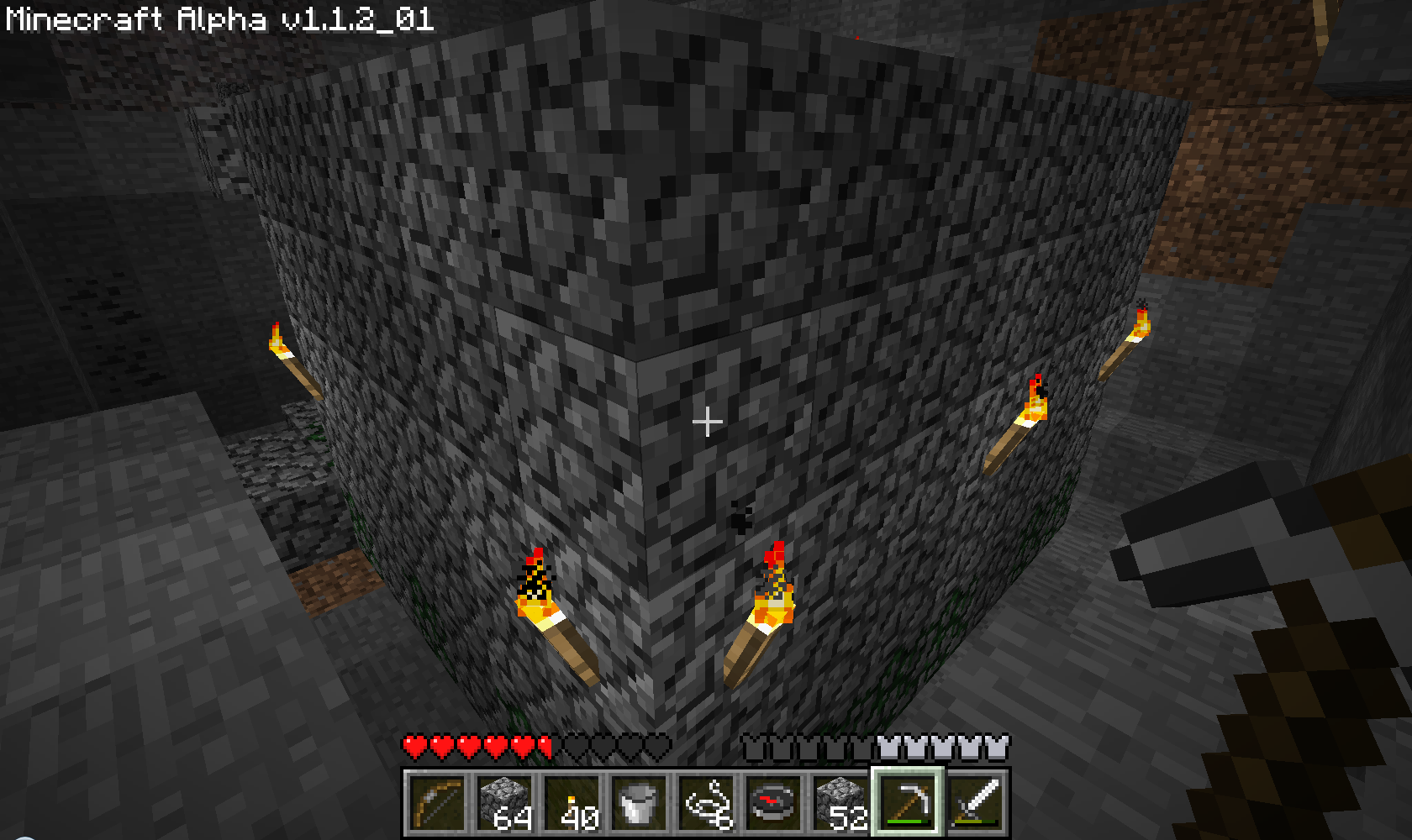Screen dimensions: 1412x840
Task: Select the cobblestone stack of 52
Action: pyautogui.click(x=840, y=802)
